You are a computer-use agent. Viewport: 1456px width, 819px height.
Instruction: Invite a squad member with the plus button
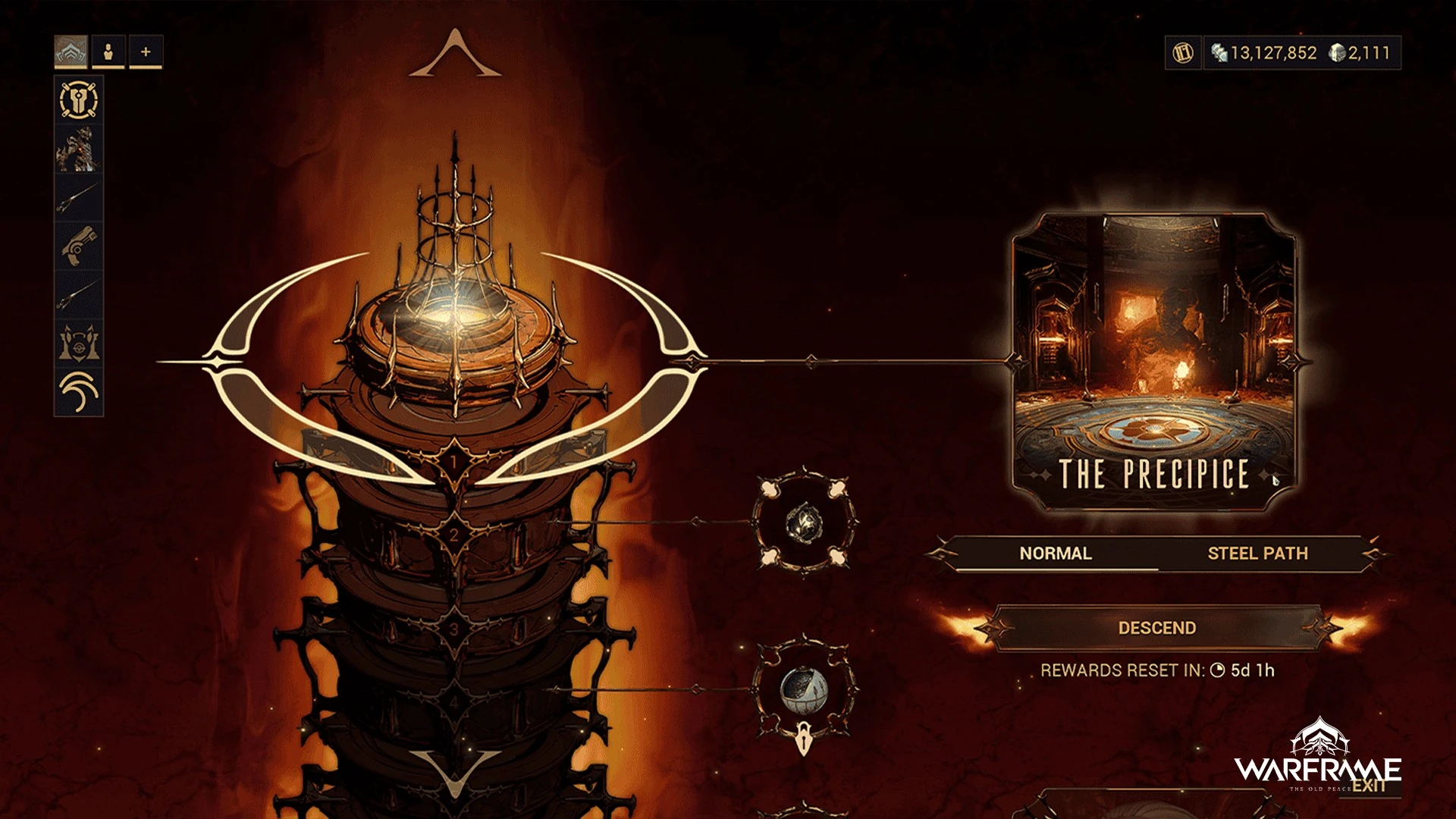[x=146, y=52]
